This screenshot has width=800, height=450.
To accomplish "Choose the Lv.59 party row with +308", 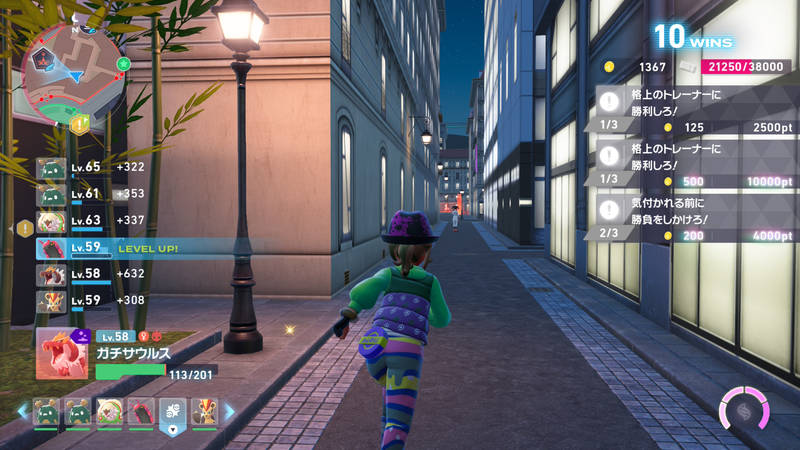I will pos(90,300).
